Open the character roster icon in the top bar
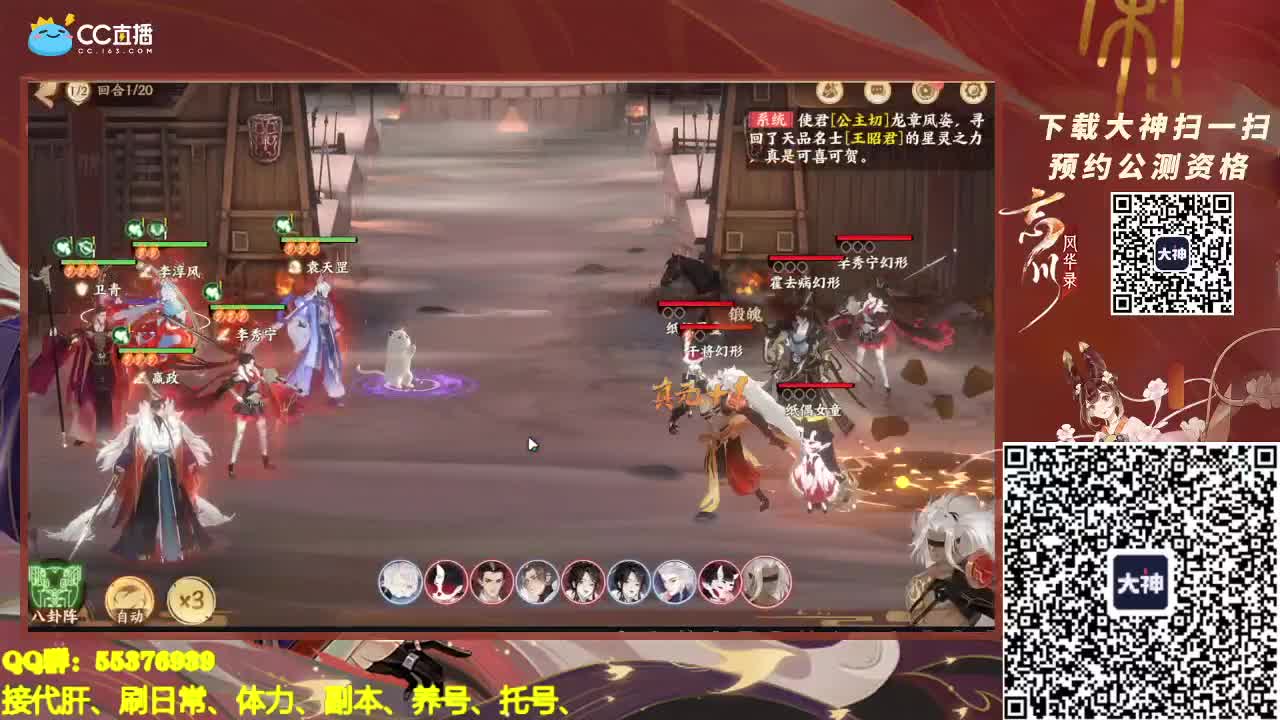Screen dimensions: 1280x720 click(x=828, y=91)
